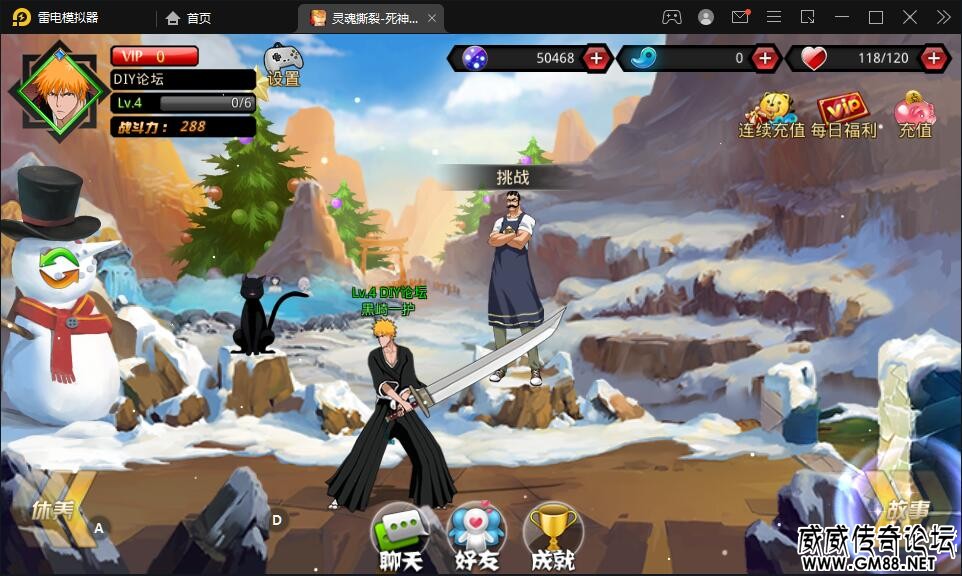
Task: Open the 充值 piggy bank recharge
Action: point(914,115)
